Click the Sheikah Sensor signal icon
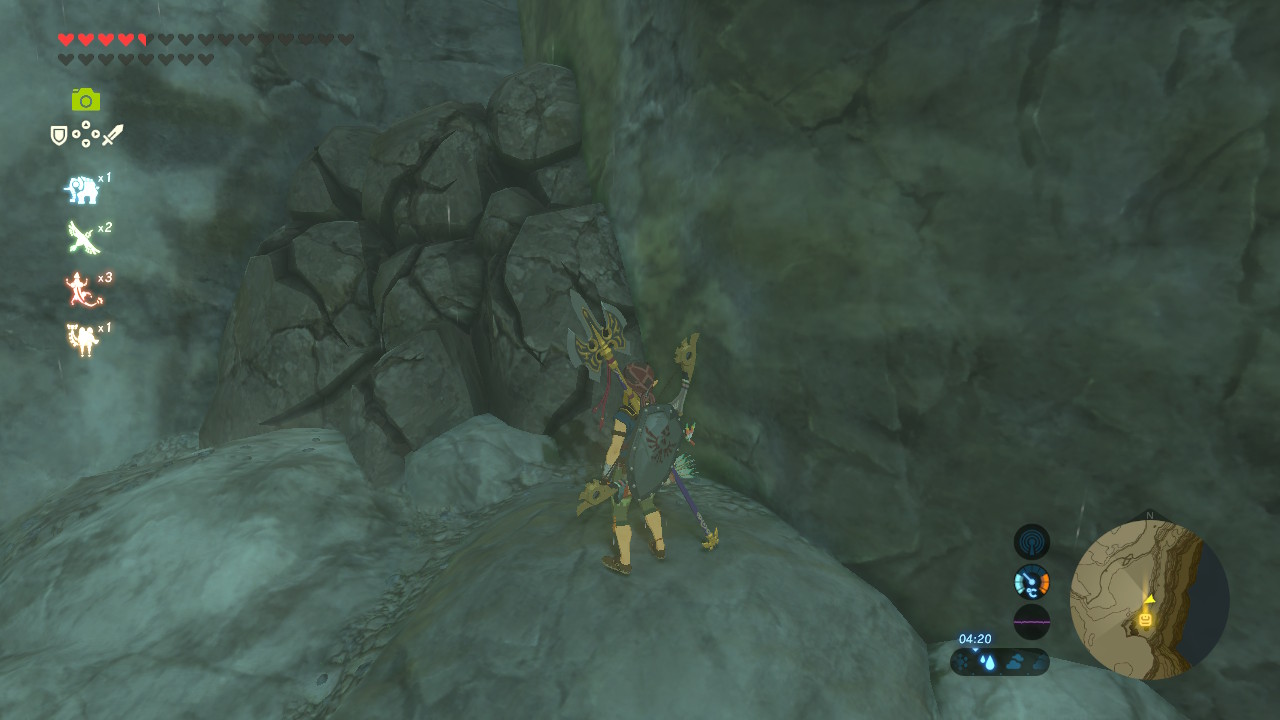The height and width of the screenshot is (720, 1280). (1032, 542)
